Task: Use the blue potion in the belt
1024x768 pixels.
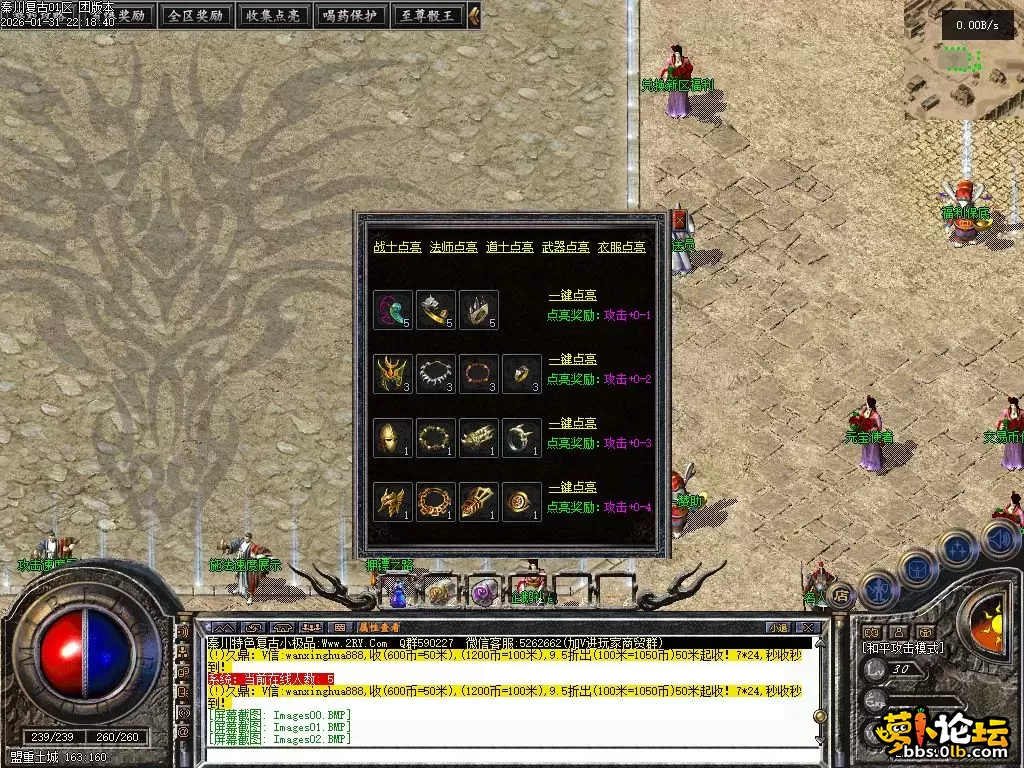Action: pyautogui.click(x=399, y=595)
